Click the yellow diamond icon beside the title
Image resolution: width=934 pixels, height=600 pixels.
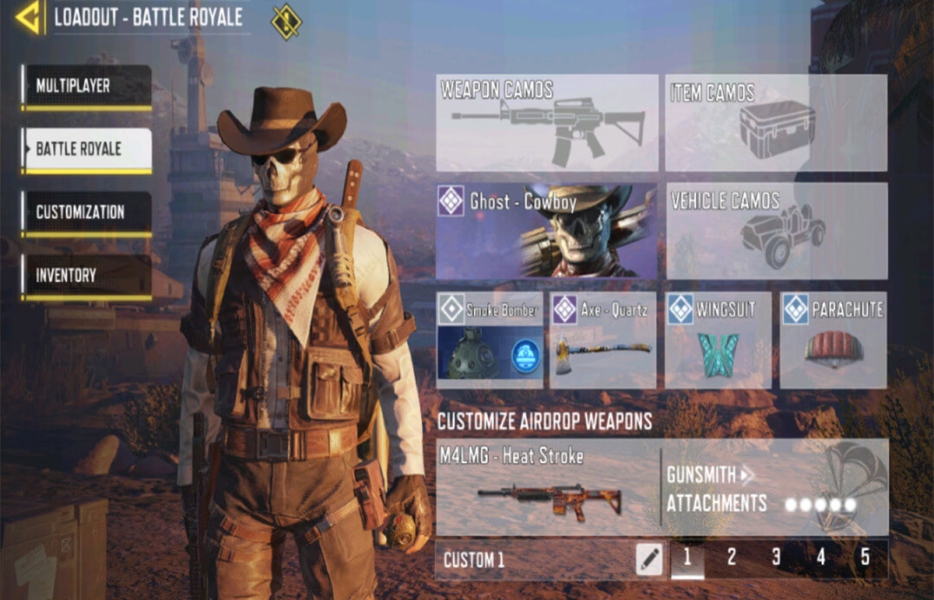point(286,21)
